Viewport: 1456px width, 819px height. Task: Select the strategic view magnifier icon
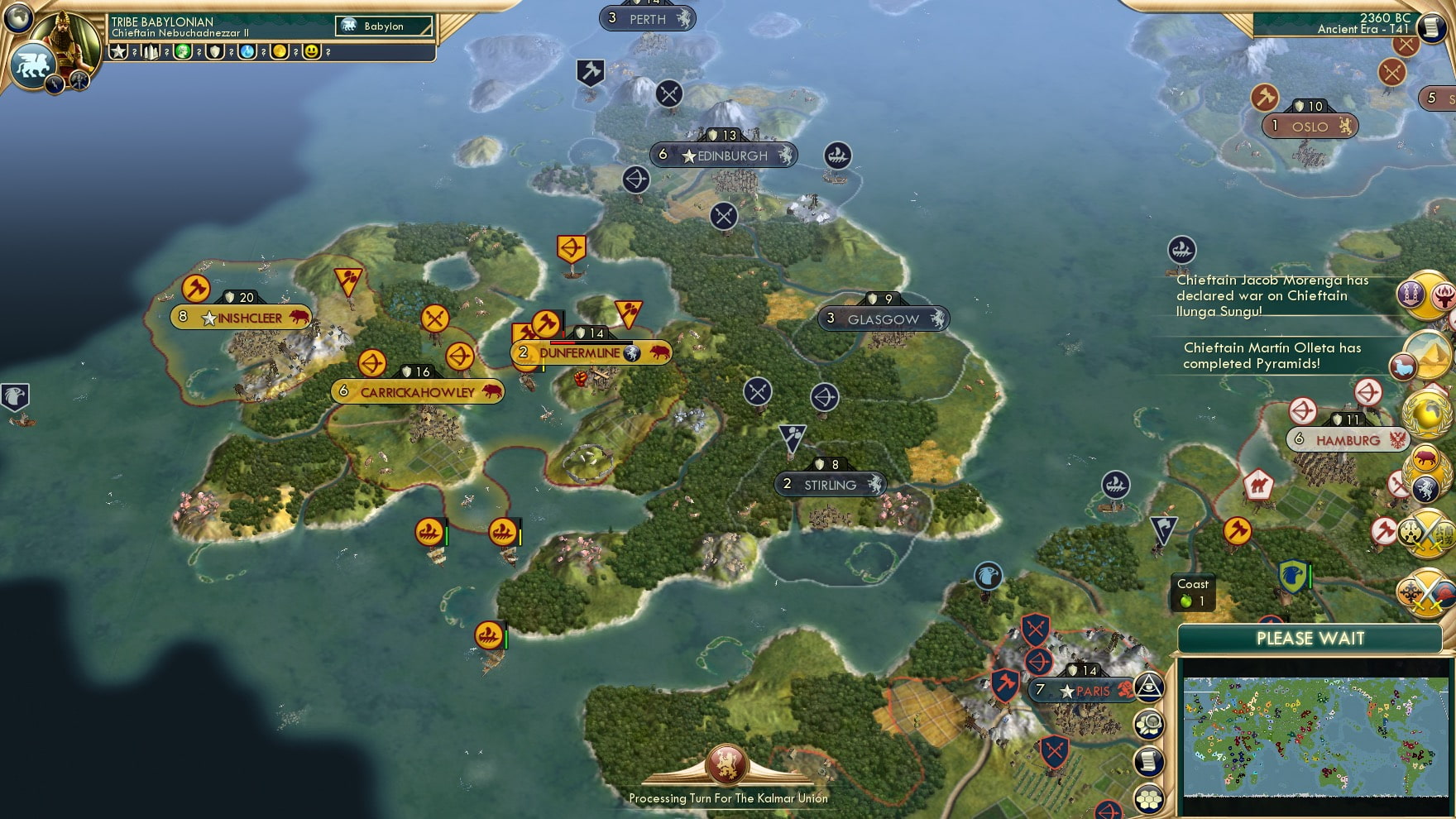(1150, 725)
